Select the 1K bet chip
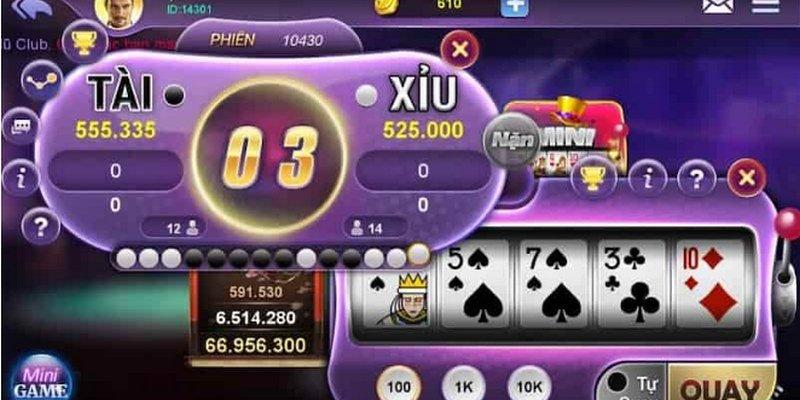Viewport: 800px width, 400px height. (x=462, y=385)
